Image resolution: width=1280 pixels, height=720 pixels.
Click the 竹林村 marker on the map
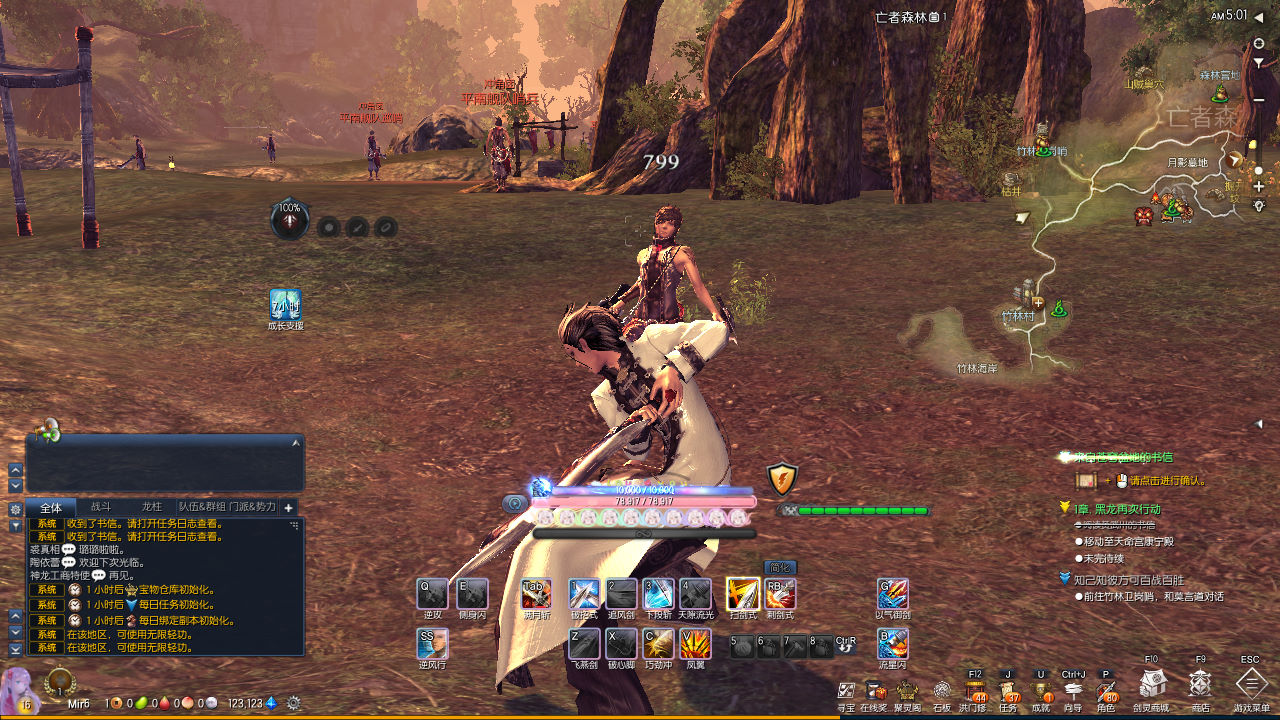click(x=1022, y=316)
